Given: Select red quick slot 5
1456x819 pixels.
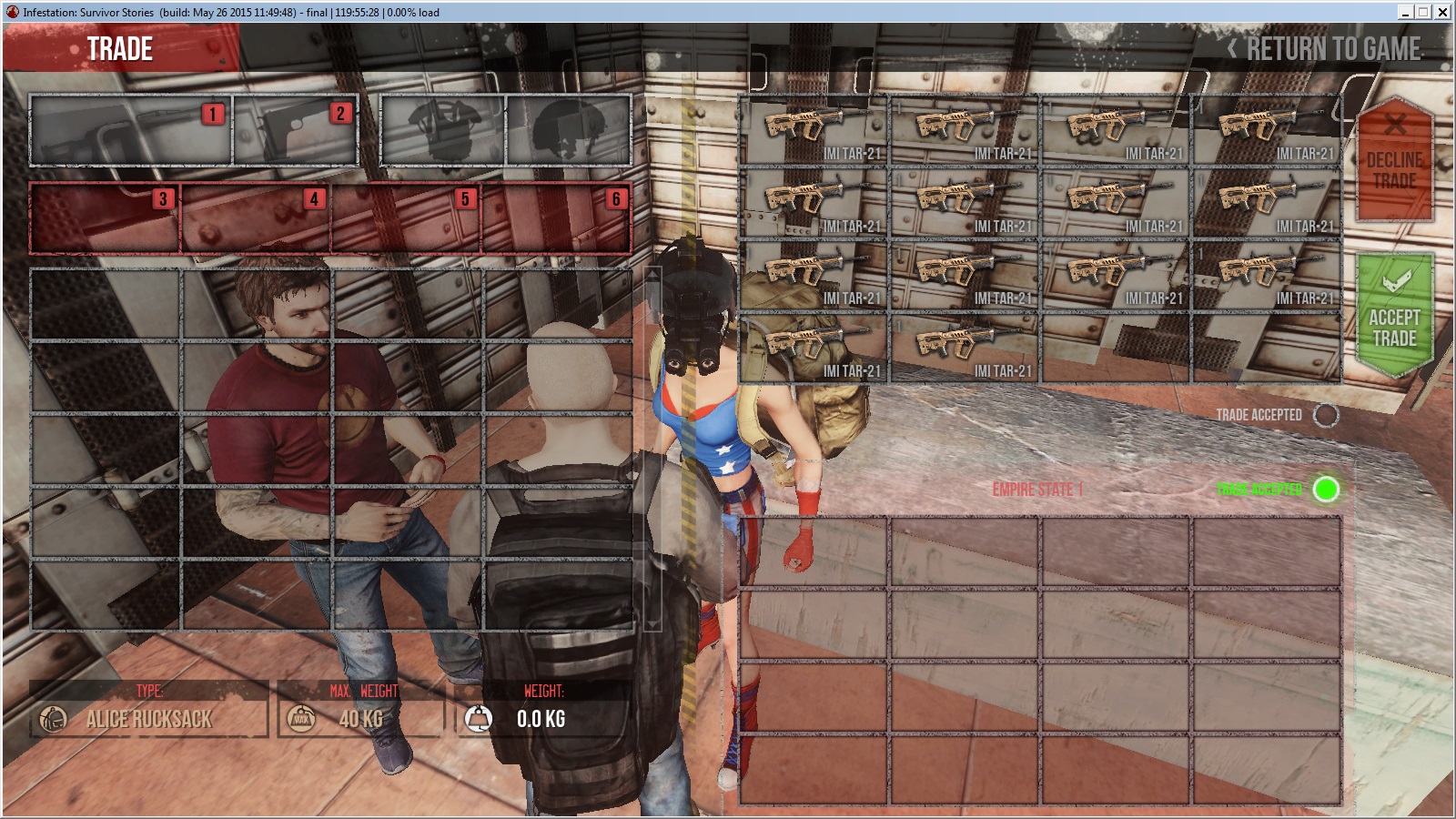Looking at the screenshot, I should coord(406,218).
